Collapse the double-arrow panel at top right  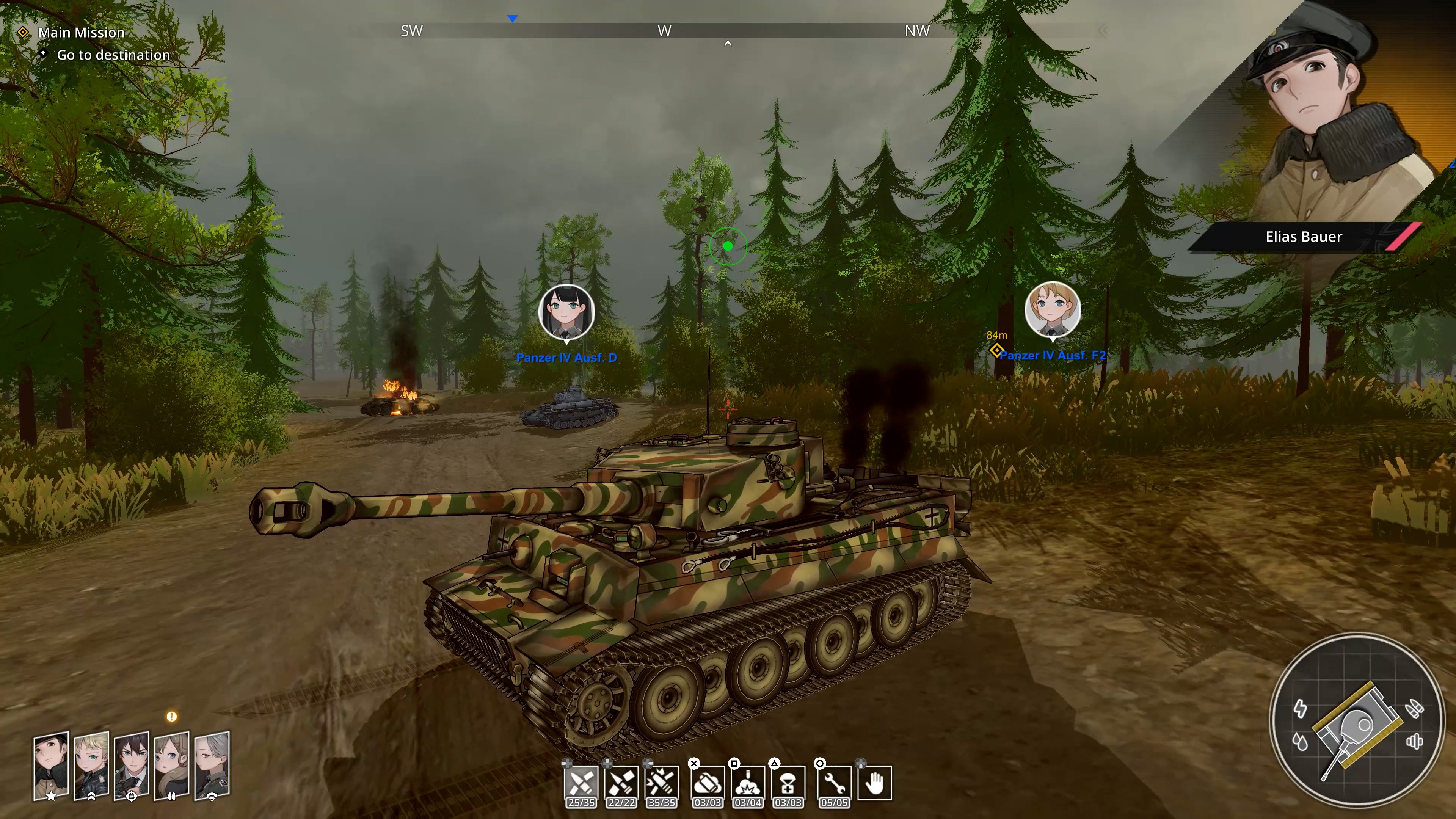pyautogui.click(x=1102, y=31)
